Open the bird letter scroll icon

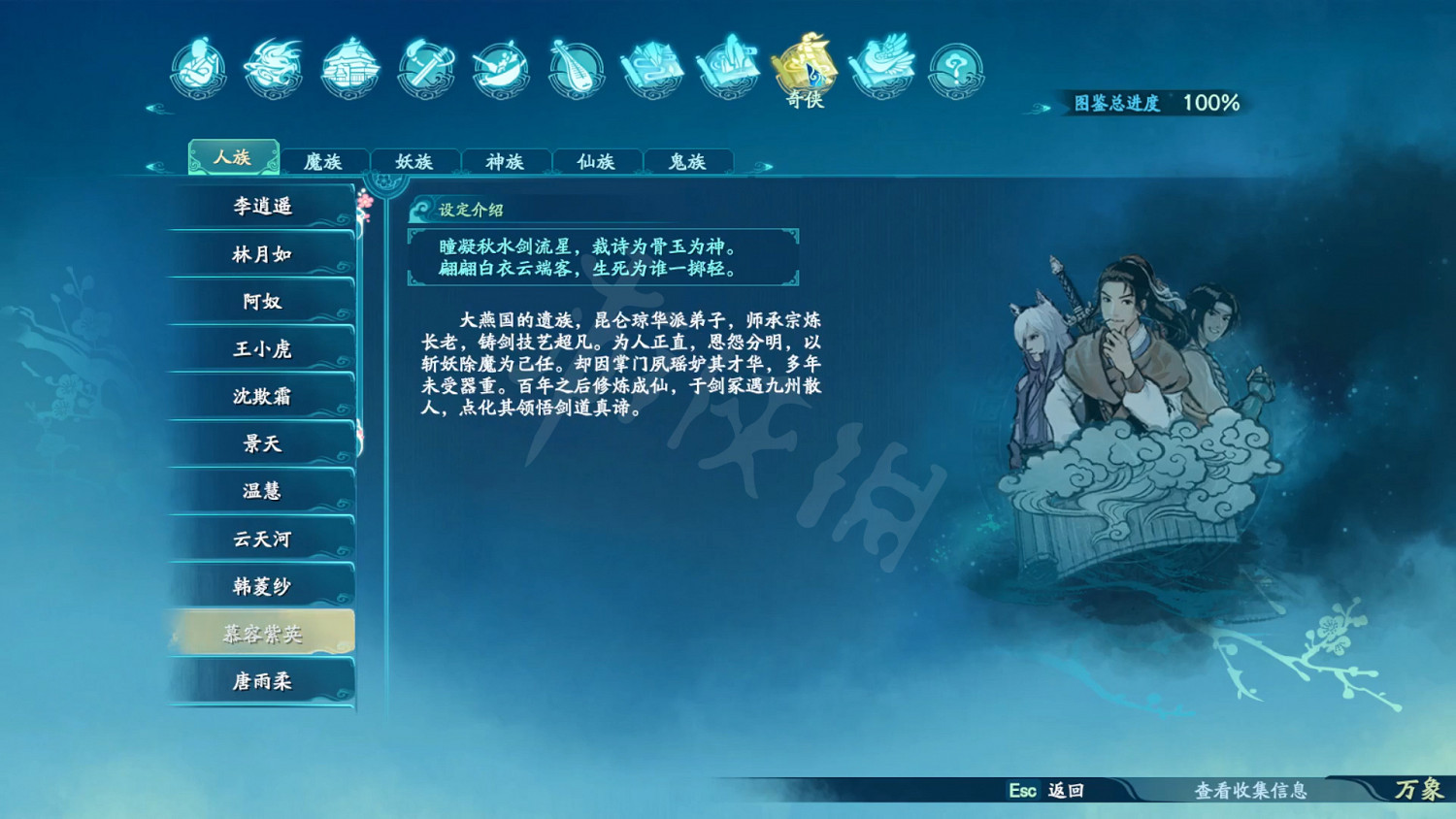pyautogui.click(x=878, y=68)
